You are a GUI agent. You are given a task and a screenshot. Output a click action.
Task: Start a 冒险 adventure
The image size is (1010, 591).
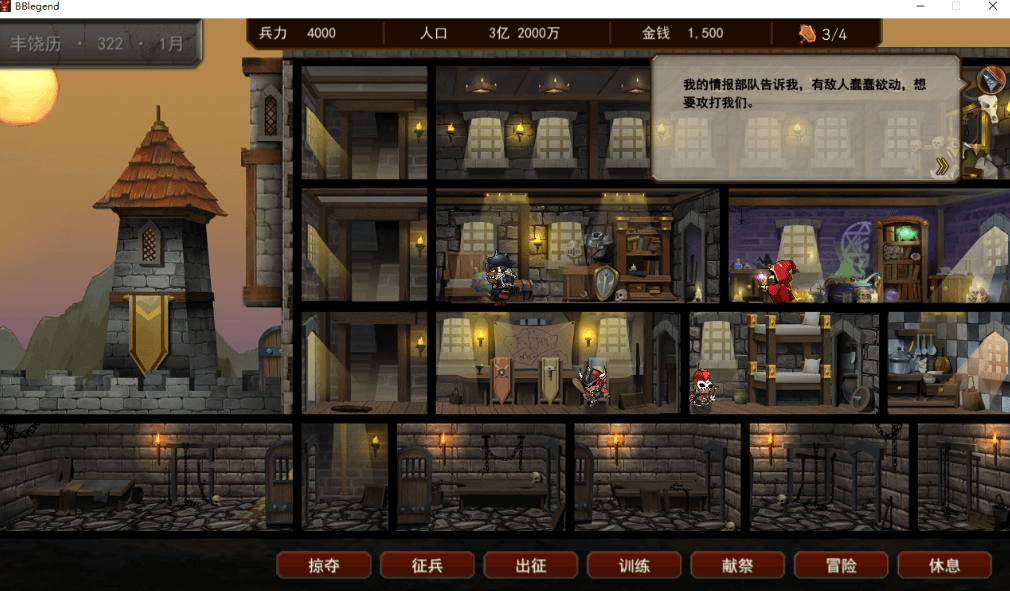pos(841,565)
